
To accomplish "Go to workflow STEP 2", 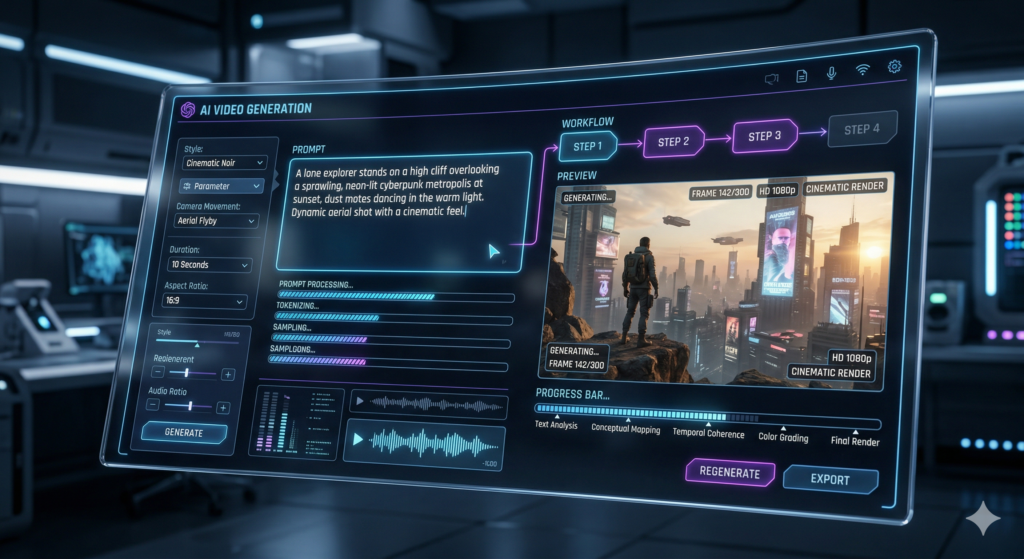I will point(673,141).
